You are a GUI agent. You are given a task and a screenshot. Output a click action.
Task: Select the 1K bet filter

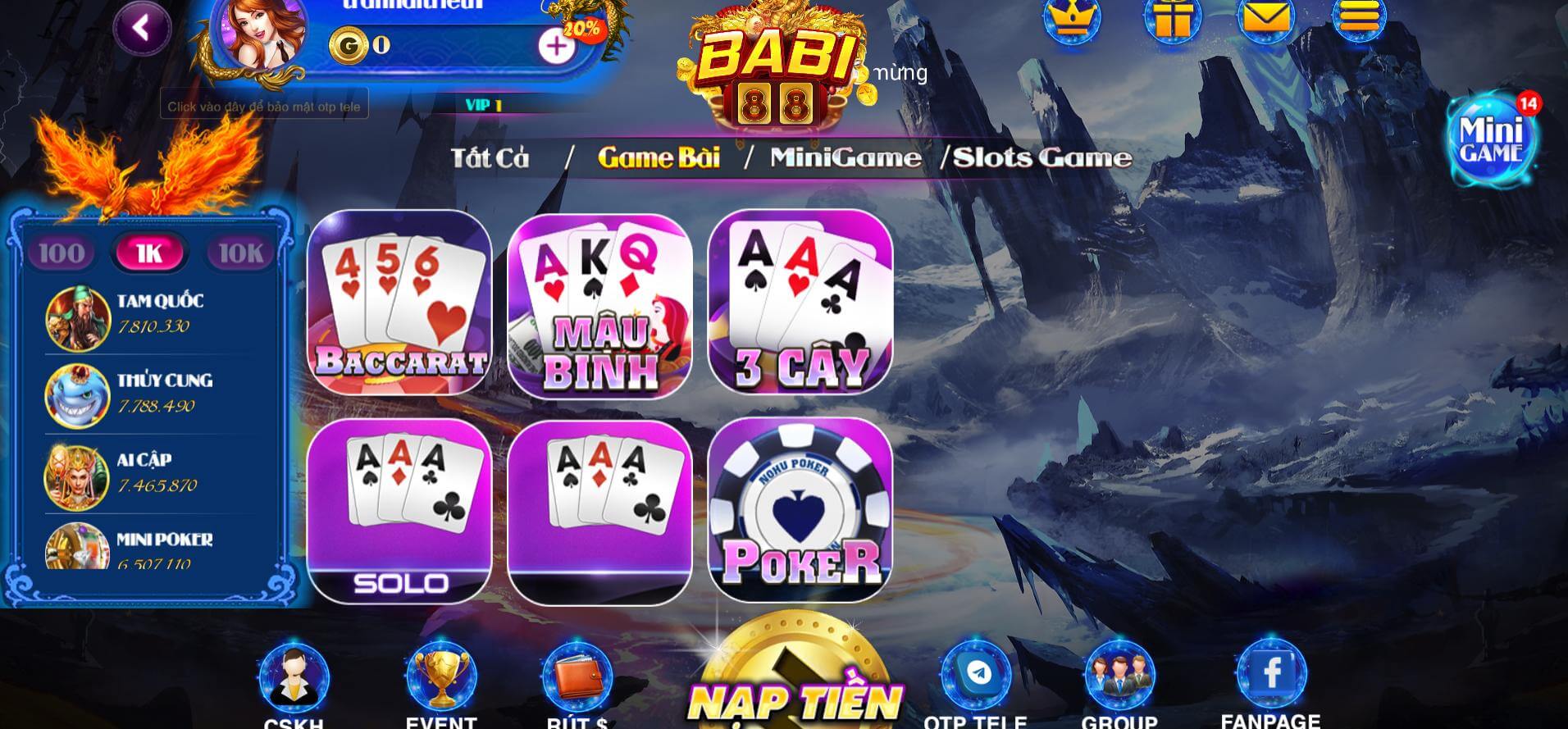(149, 252)
